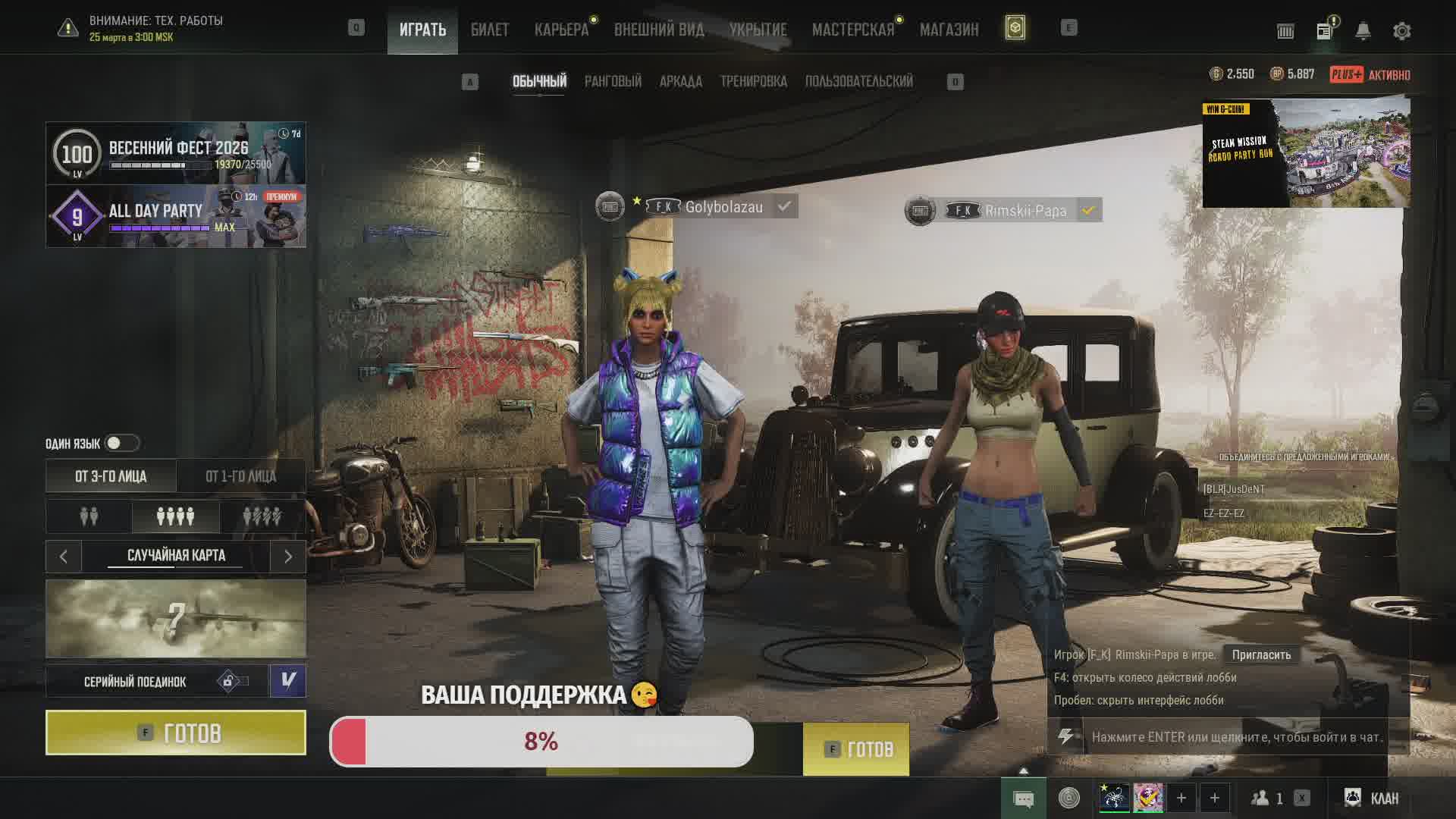Choose От 3-го лица perspective

[111, 476]
